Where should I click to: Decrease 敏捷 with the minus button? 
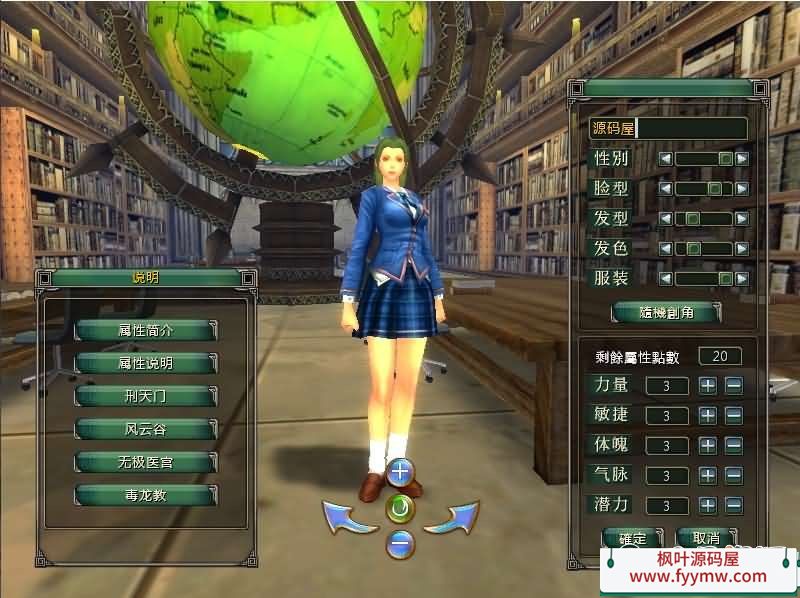733,415
